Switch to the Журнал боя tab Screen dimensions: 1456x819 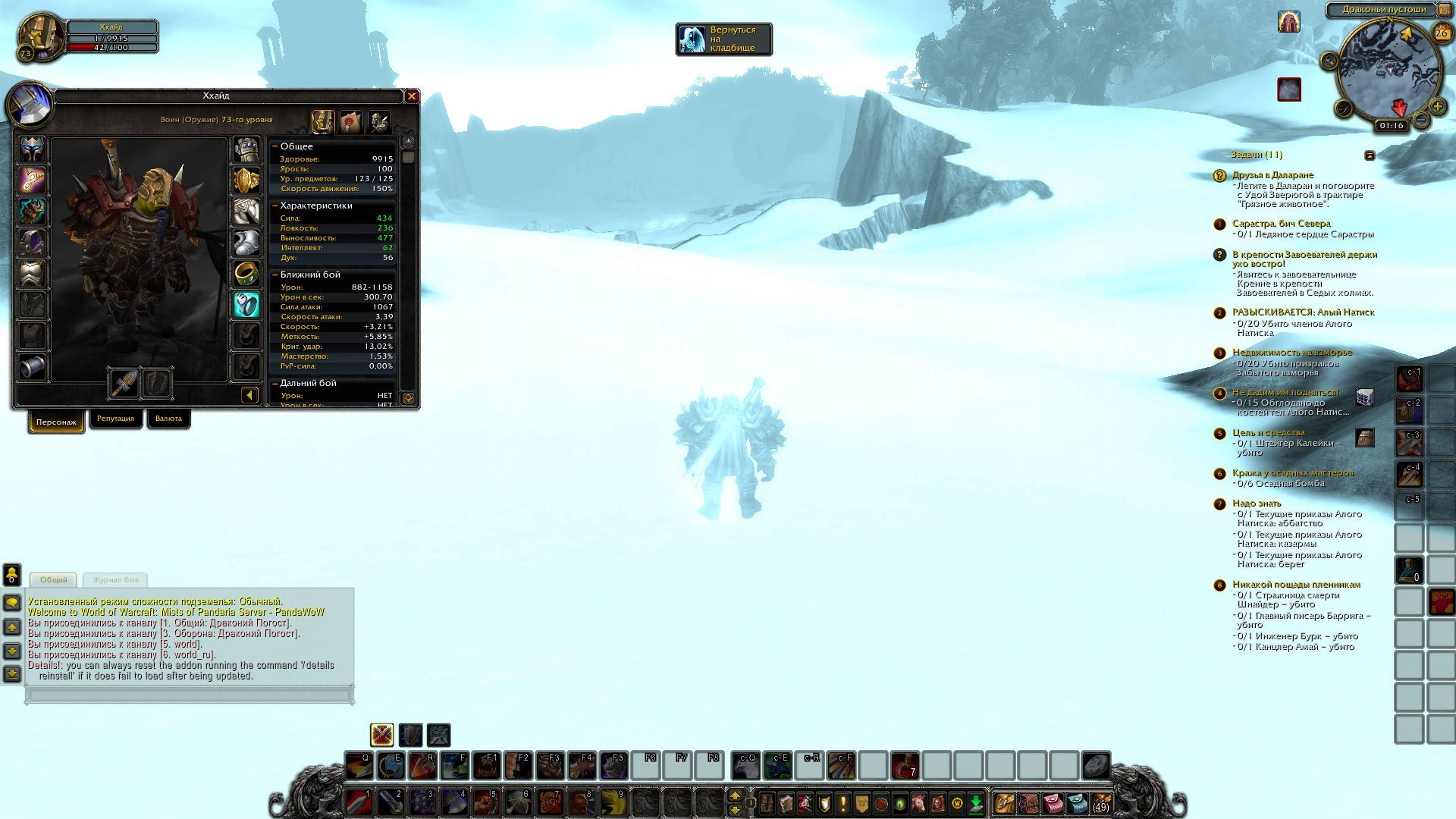115,580
